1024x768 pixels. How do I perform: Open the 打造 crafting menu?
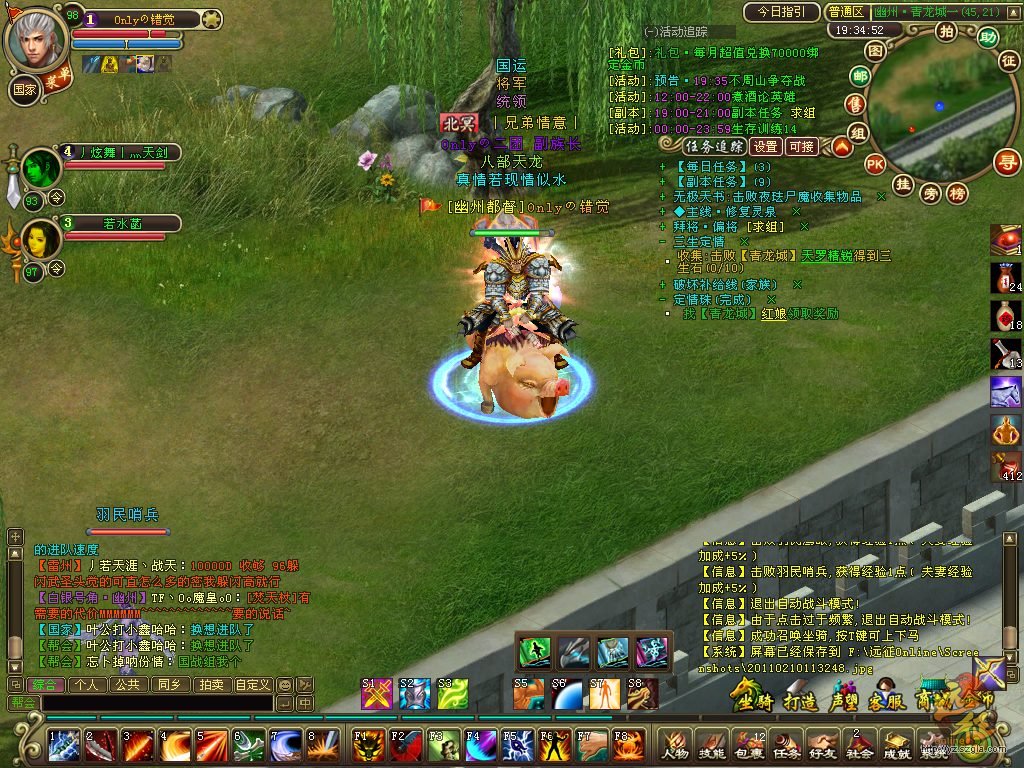click(x=801, y=696)
